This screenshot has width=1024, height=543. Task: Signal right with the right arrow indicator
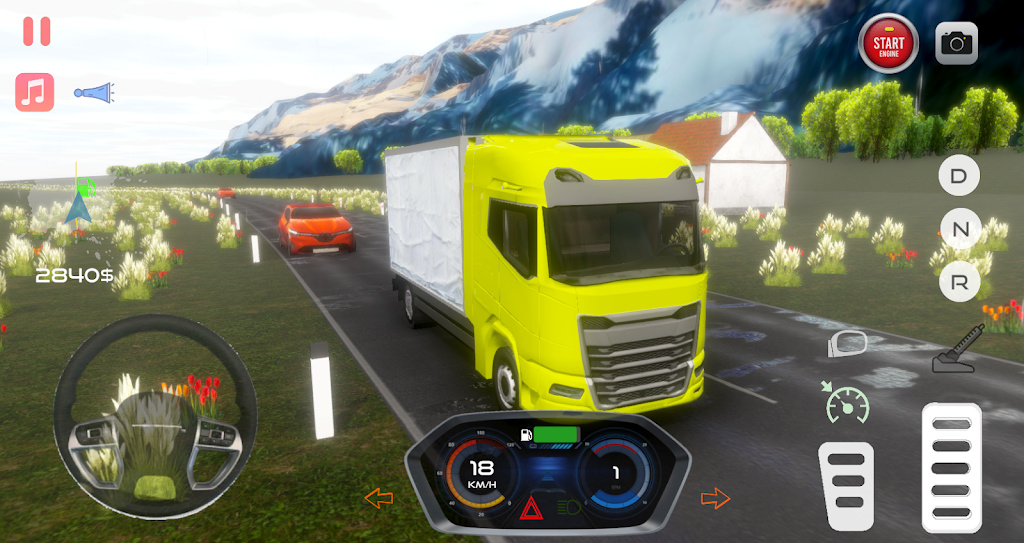716,497
